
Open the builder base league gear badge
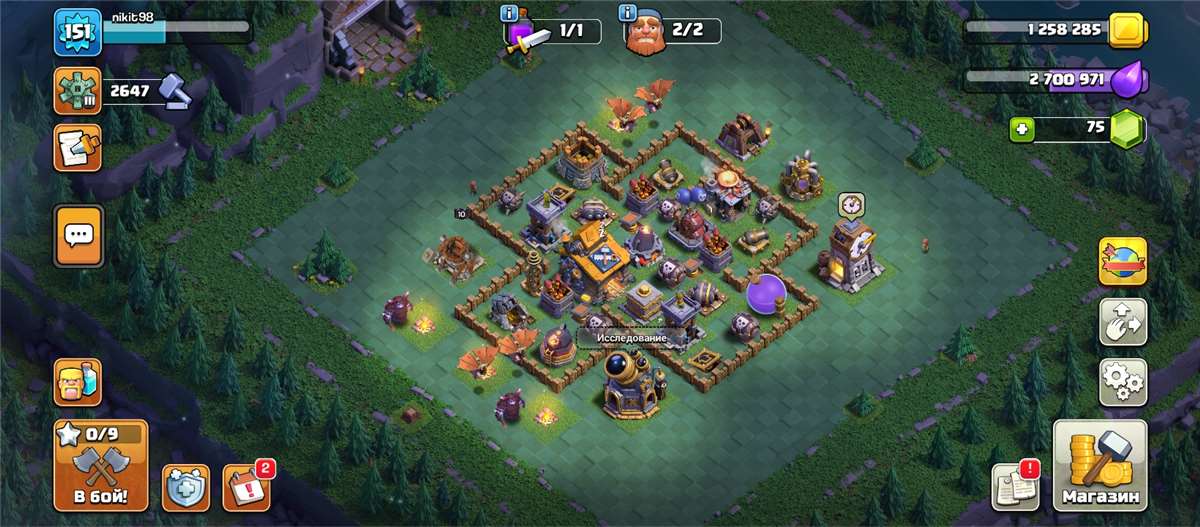tap(78, 91)
